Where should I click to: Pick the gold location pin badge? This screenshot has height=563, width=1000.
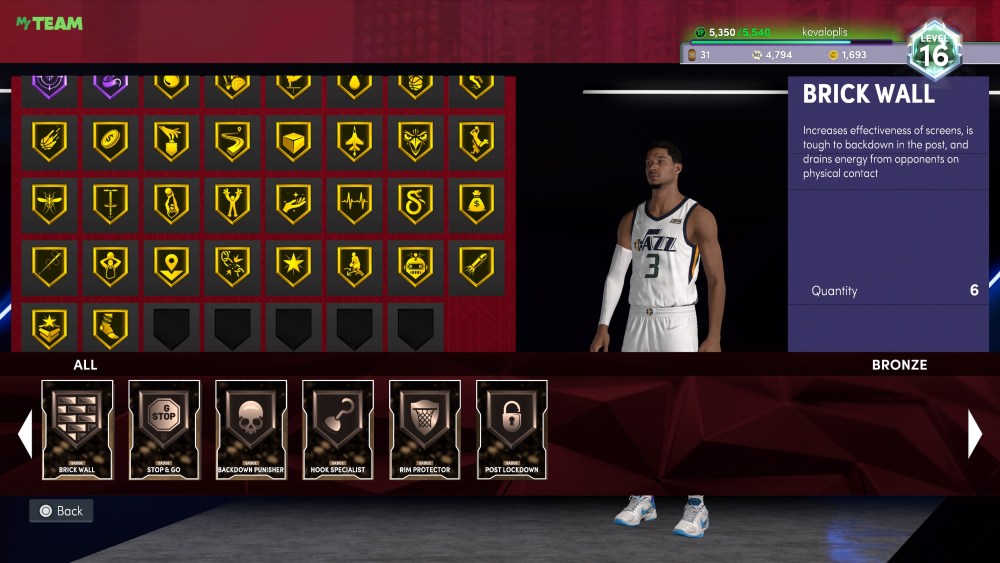(171, 265)
